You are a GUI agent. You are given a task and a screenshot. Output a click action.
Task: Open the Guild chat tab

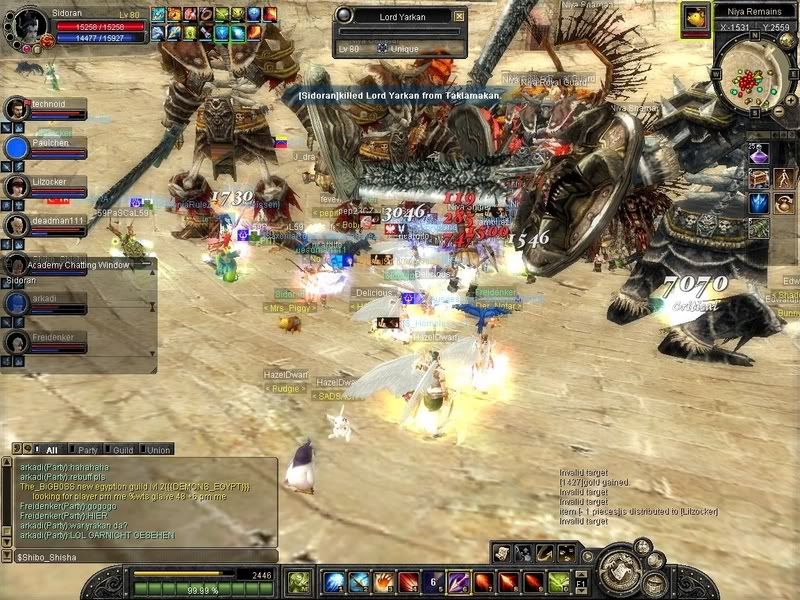[123, 450]
